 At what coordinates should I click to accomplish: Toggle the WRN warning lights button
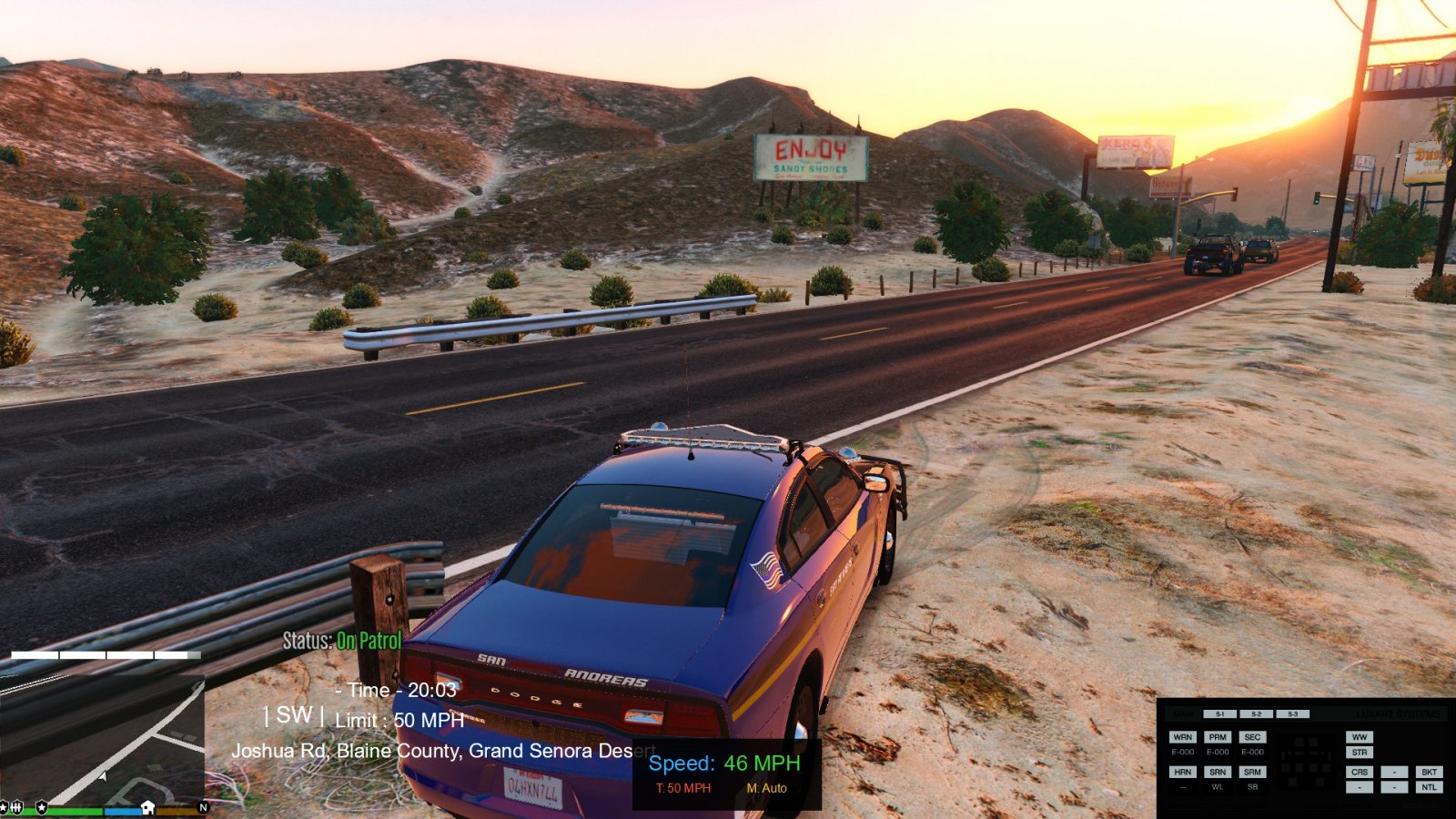tap(1182, 737)
